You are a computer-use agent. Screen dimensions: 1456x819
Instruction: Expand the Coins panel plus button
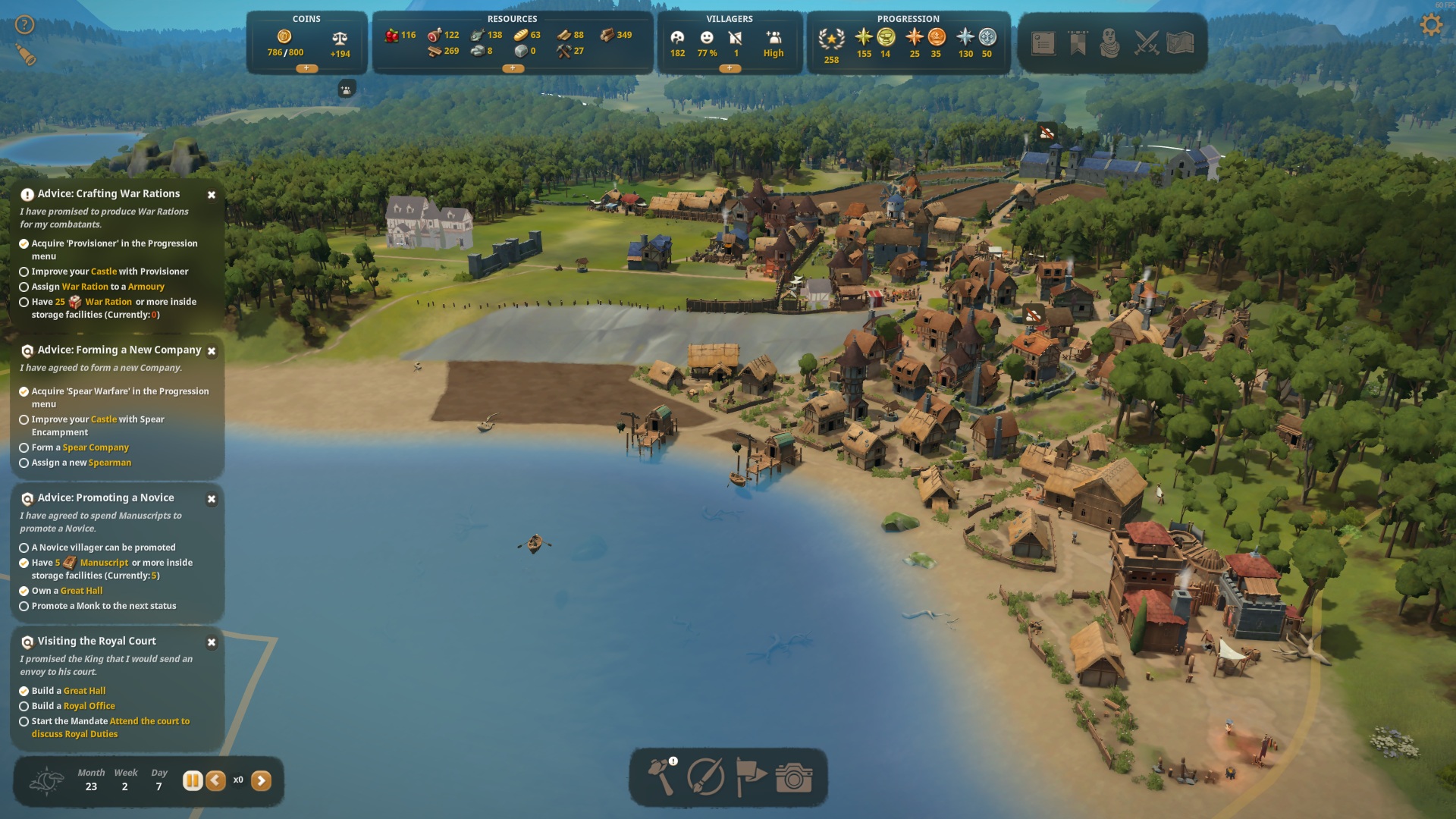306,68
